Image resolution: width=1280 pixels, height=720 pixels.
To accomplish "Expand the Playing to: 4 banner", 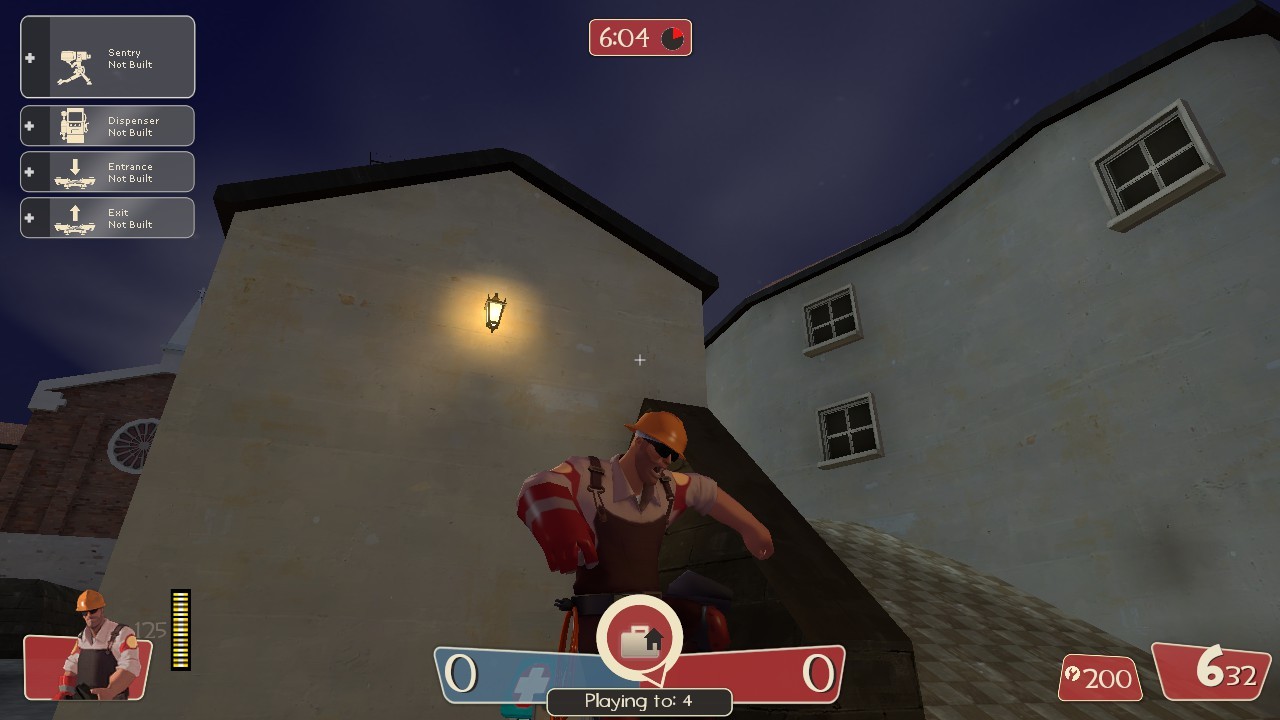I will click(x=639, y=701).
